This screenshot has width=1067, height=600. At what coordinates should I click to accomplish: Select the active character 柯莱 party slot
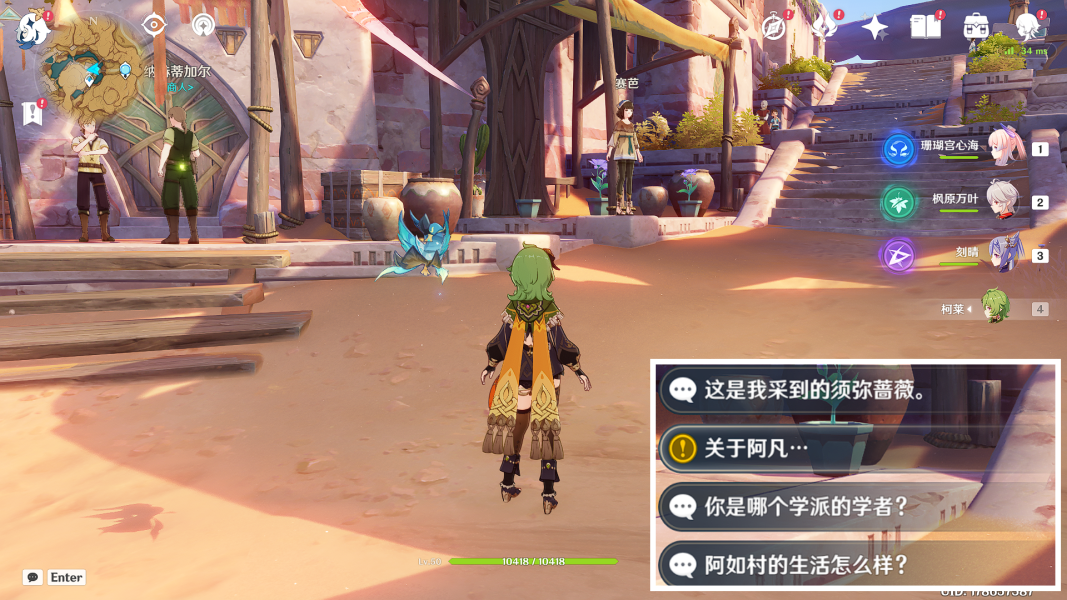coord(995,308)
